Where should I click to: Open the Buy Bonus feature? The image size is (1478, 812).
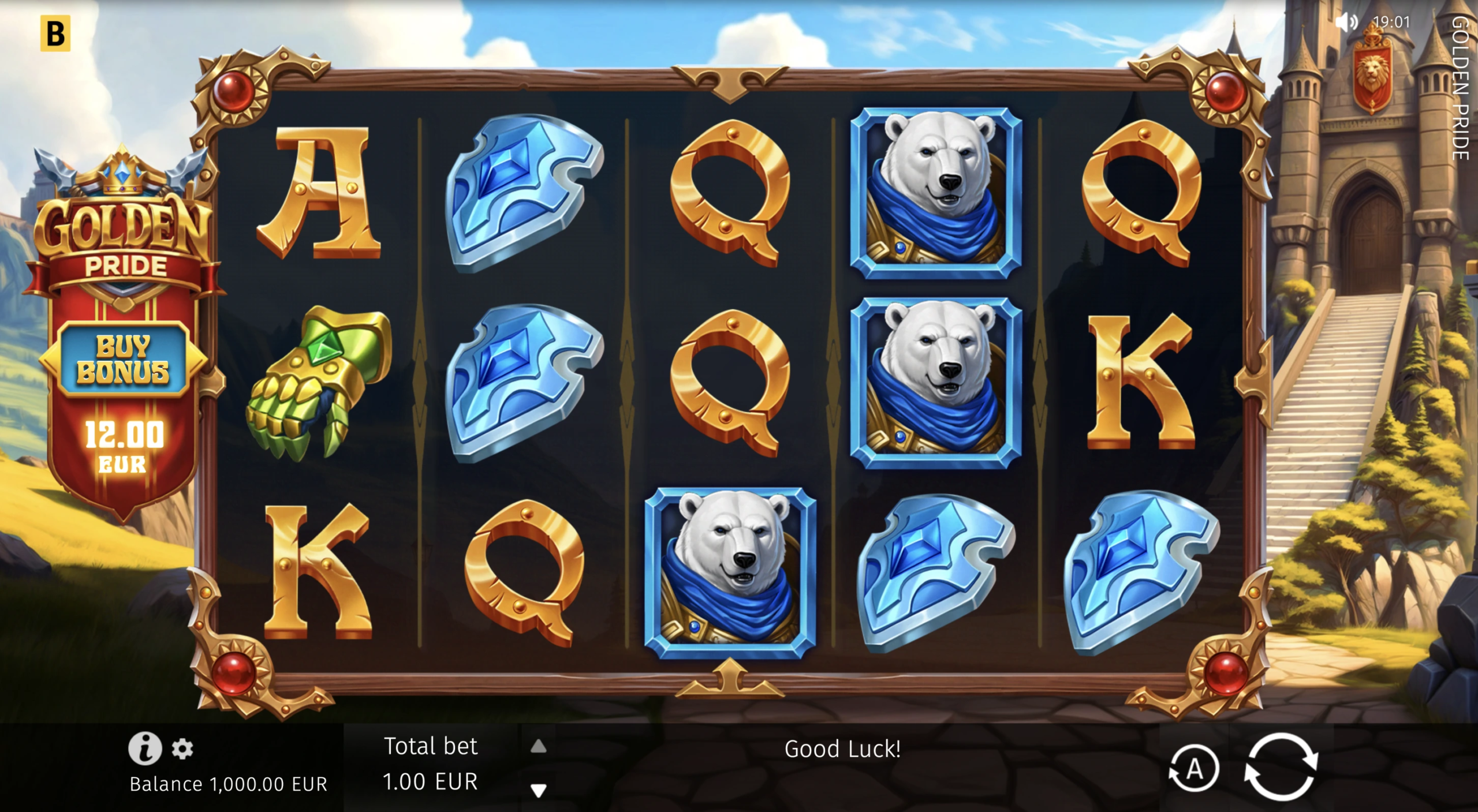pyautogui.click(x=123, y=359)
